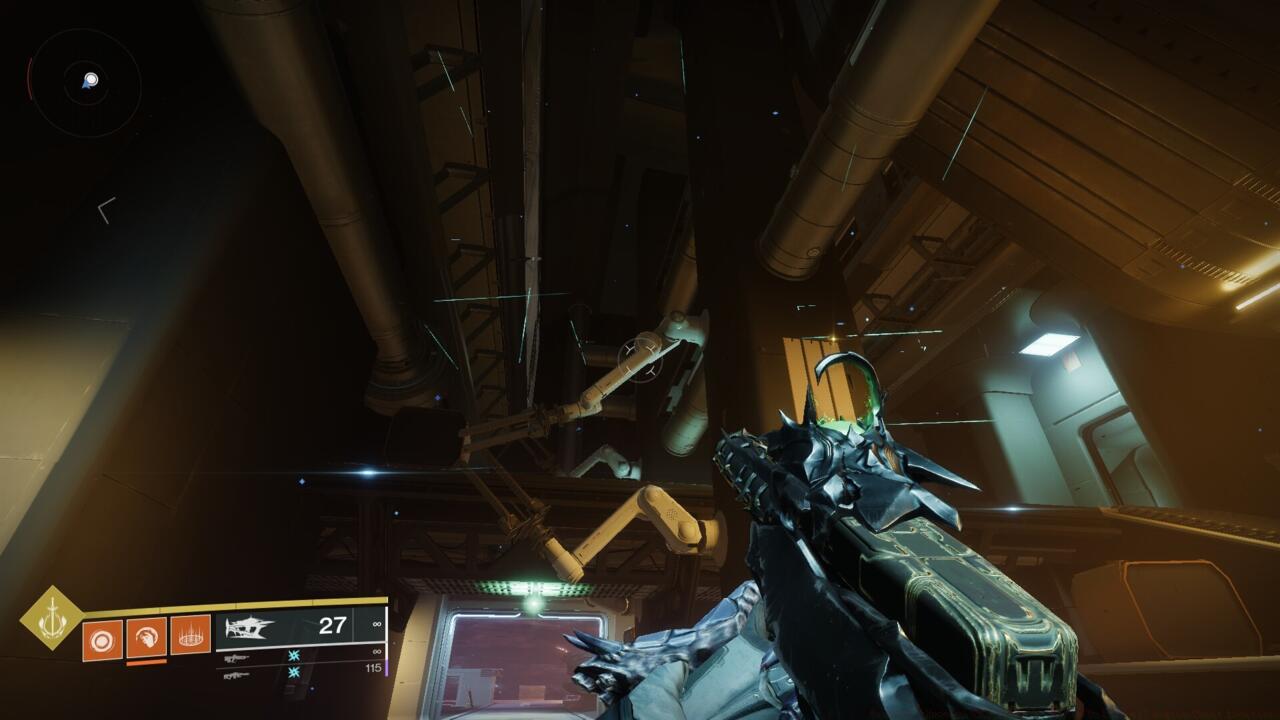
Task: Swap to the bottom stowed heavy weapon
Action: point(236,675)
